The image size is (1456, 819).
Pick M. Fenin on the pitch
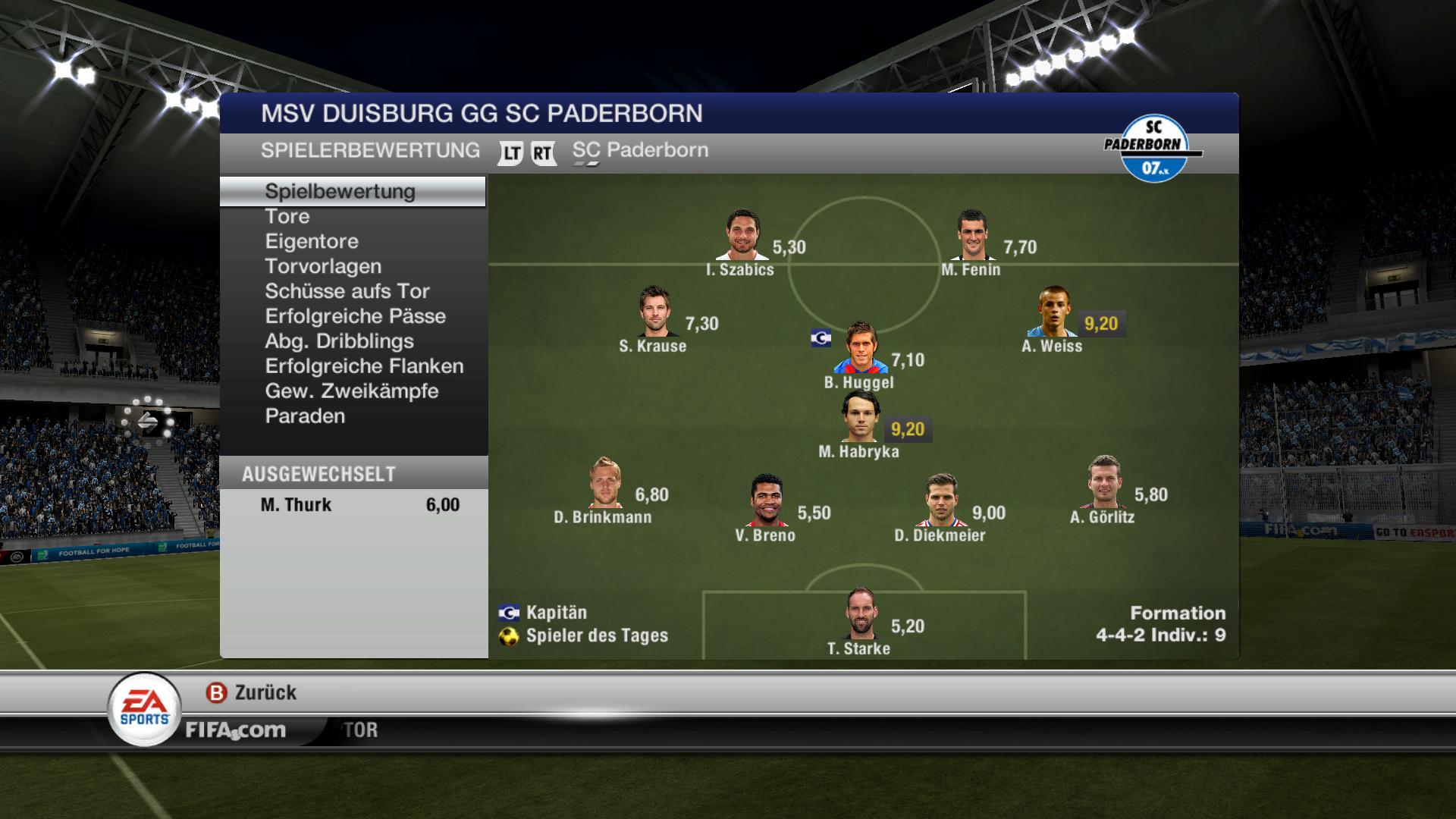[x=973, y=235]
